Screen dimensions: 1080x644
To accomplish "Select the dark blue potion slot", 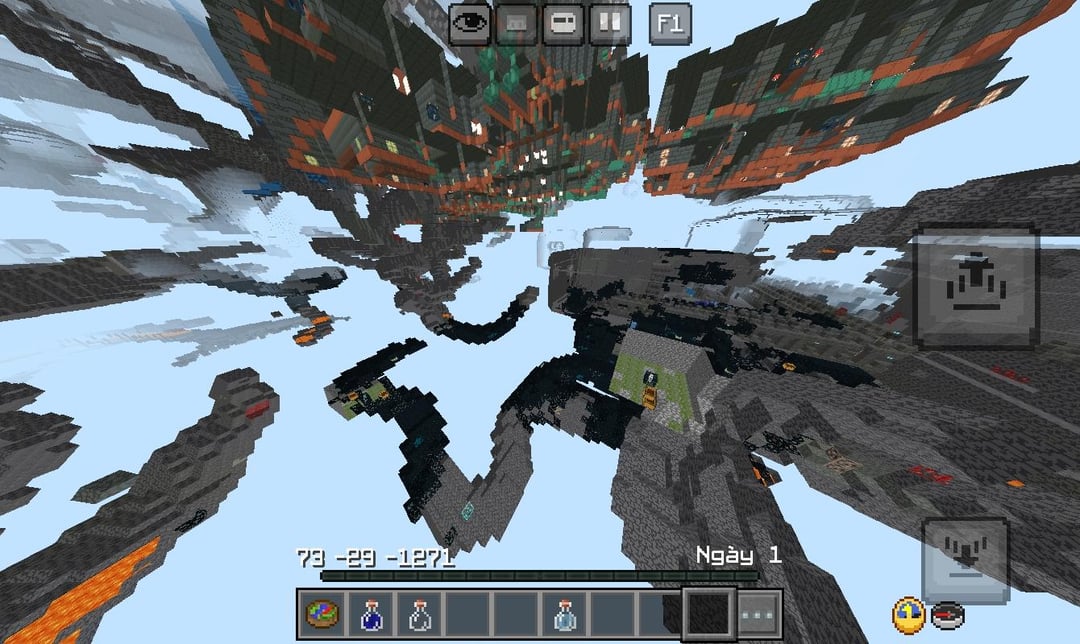I will click(x=370, y=612).
